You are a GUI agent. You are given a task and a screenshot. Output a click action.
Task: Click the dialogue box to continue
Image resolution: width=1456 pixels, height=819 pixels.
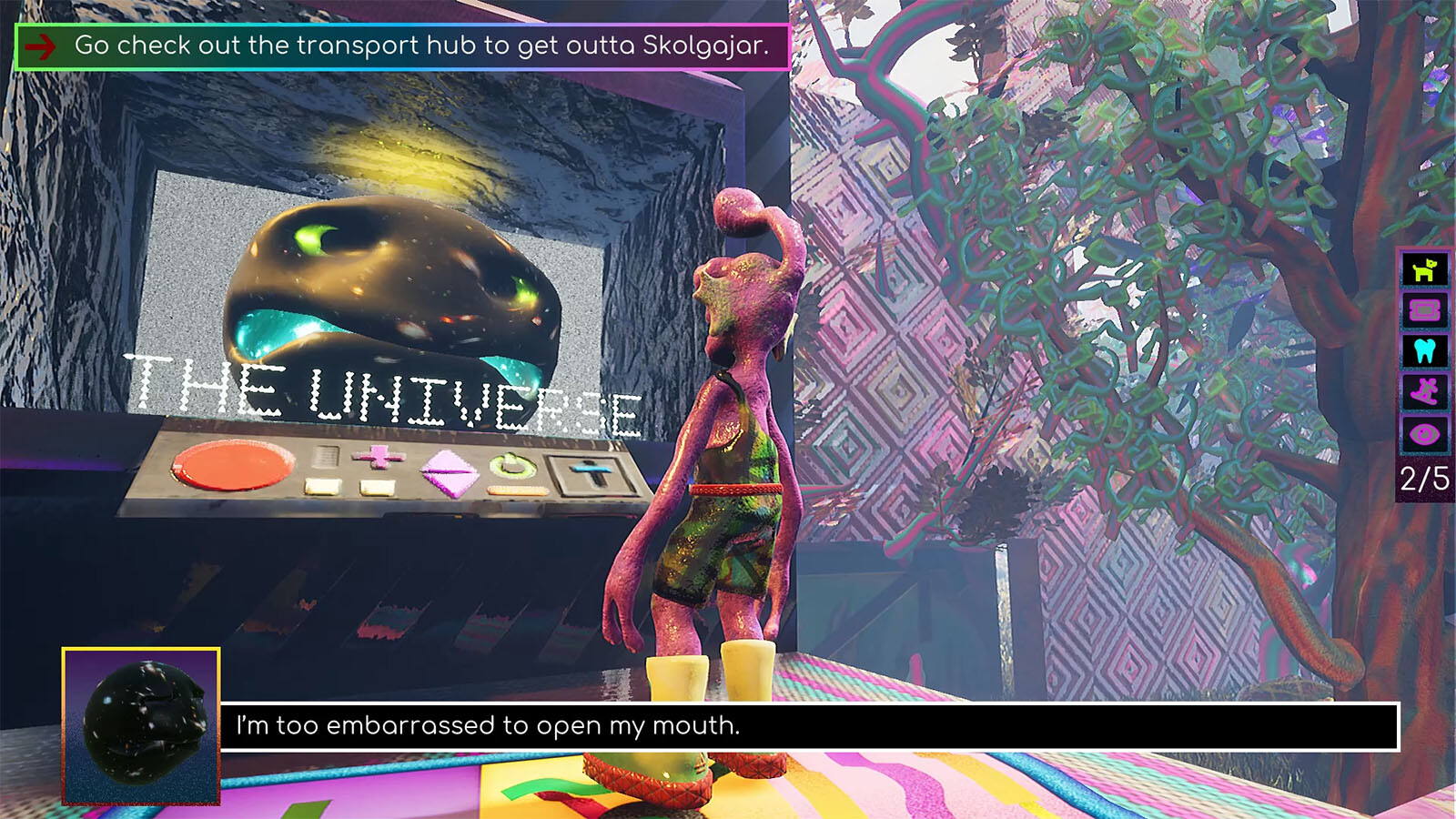click(808, 726)
